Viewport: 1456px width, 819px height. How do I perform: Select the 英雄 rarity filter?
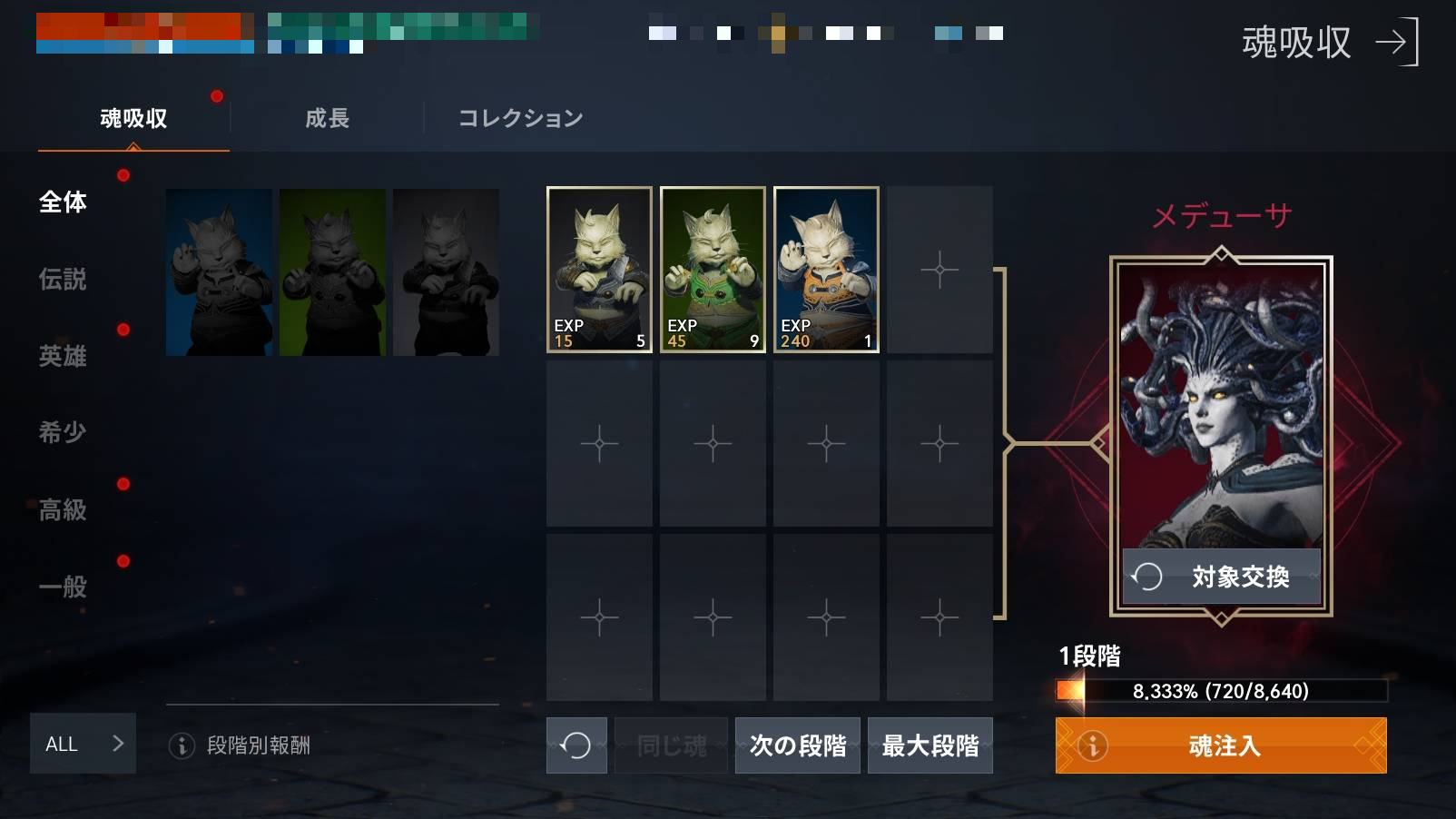[x=61, y=357]
